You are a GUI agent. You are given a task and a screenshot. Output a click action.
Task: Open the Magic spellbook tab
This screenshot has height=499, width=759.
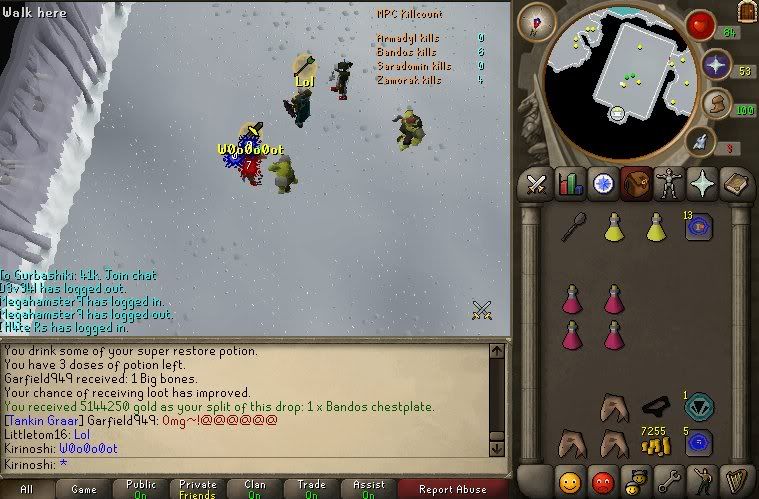pos(735,184)
